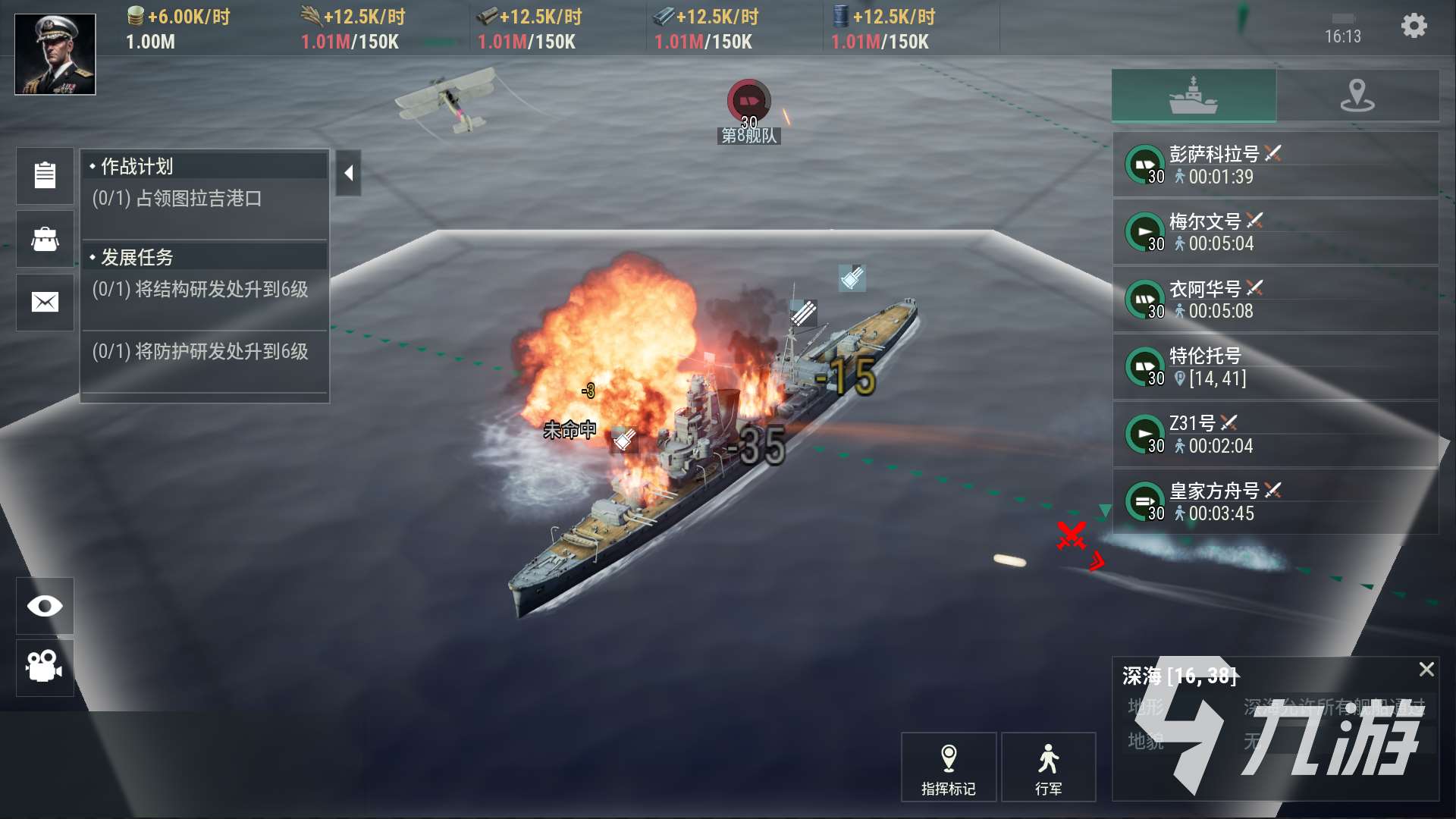Viewport: 1456px width, 819px height.
Task: Open the 占领图拉吉港口 battle plan objective
Action: [199, 199]
